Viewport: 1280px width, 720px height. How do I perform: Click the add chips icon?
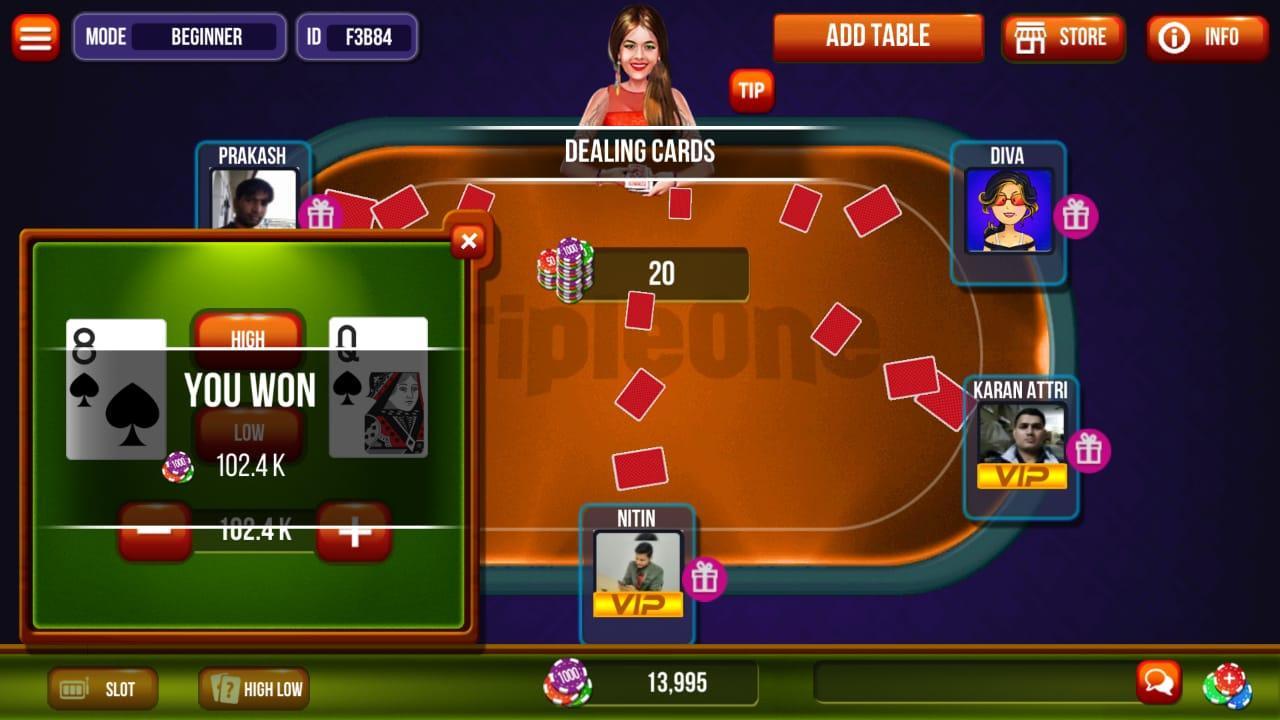[1227, 685]
